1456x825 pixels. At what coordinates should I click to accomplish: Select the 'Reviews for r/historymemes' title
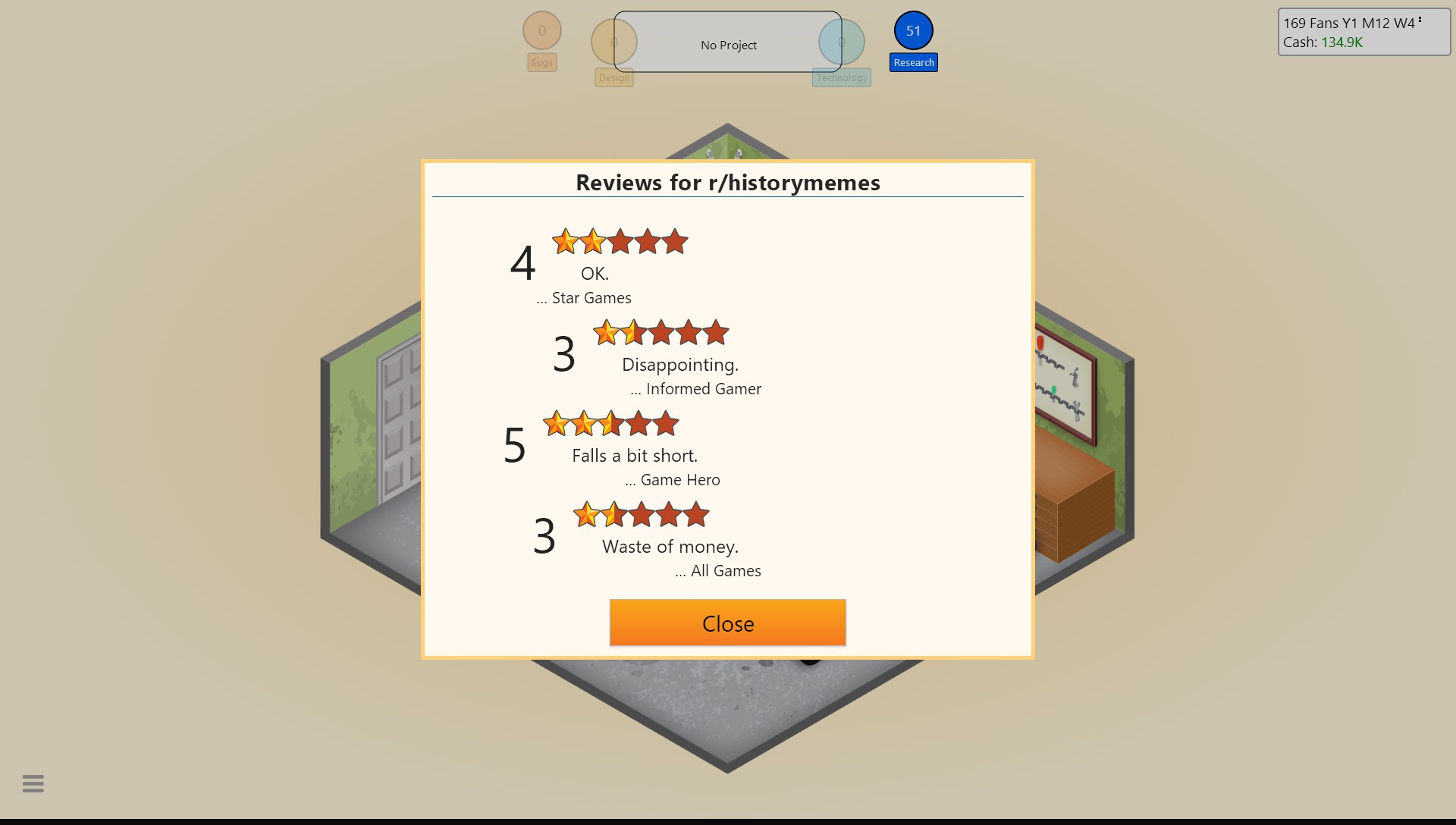click(727, 182)
